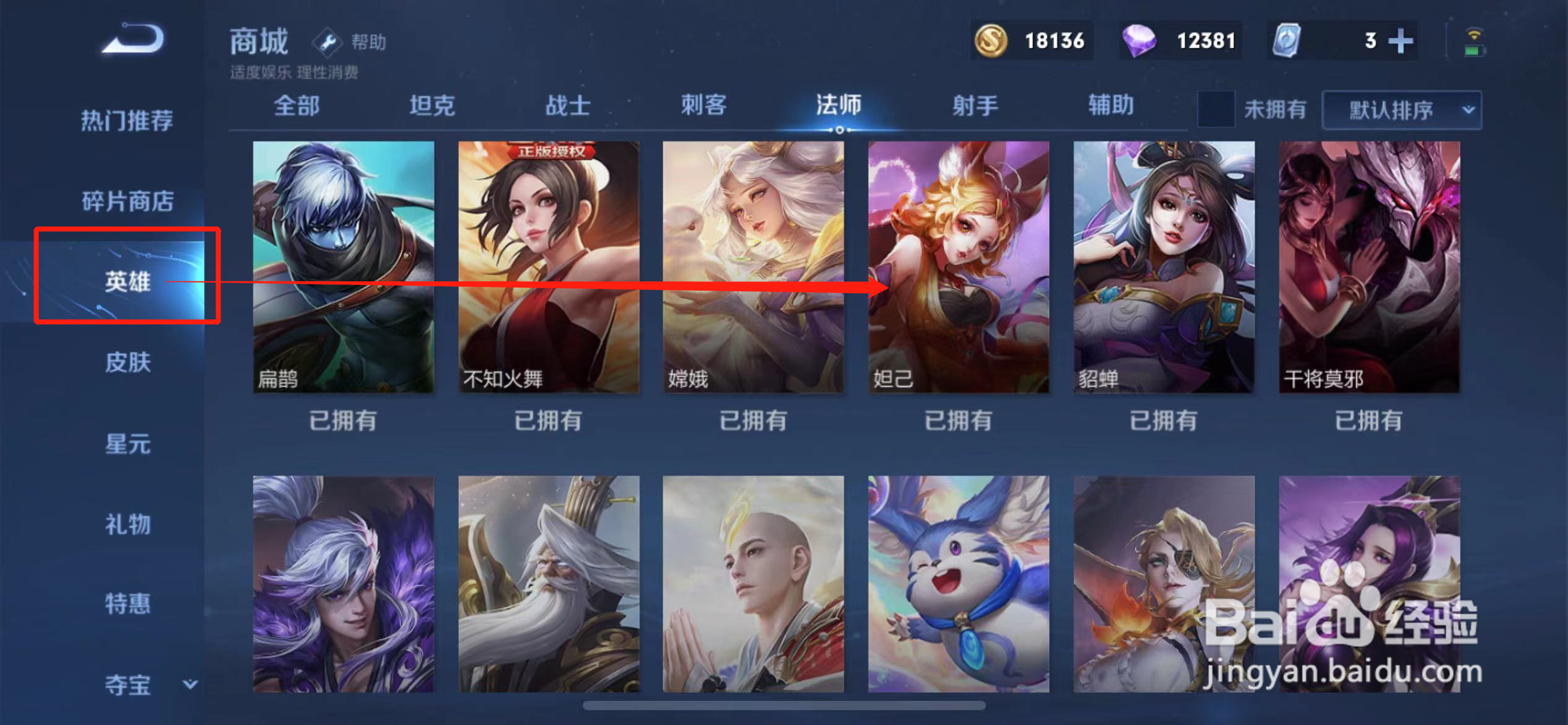Screen dimensions: 1568x725
Task: Click the back arrow logo top left
Action: pyautogui.click(x=131, y=38)
